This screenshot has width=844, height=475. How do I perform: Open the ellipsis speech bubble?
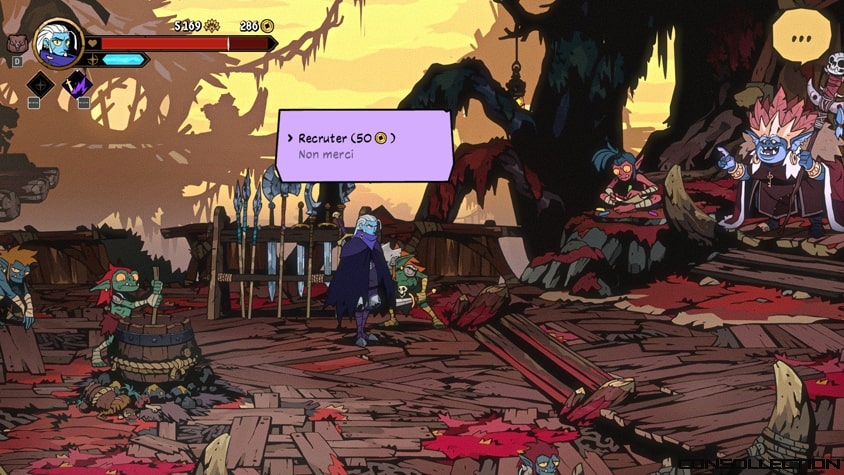click(801, 38)
